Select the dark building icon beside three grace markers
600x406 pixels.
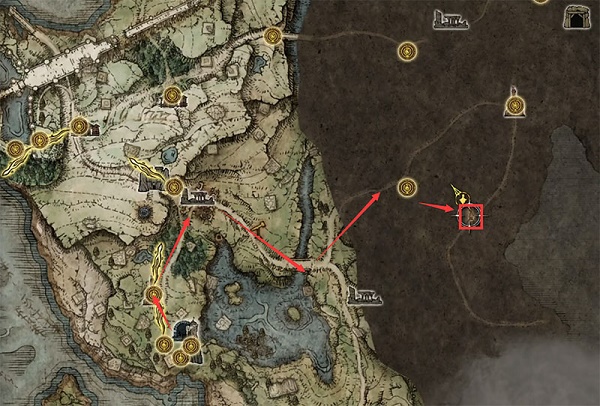click(182, 330)
